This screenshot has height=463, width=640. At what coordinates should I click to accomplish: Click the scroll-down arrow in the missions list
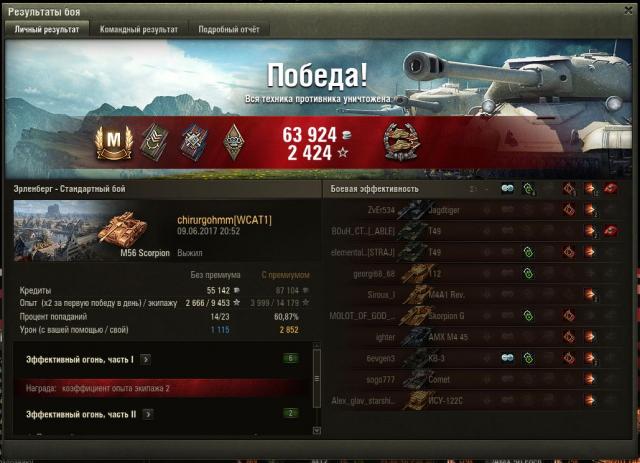[x=318, y=430]
